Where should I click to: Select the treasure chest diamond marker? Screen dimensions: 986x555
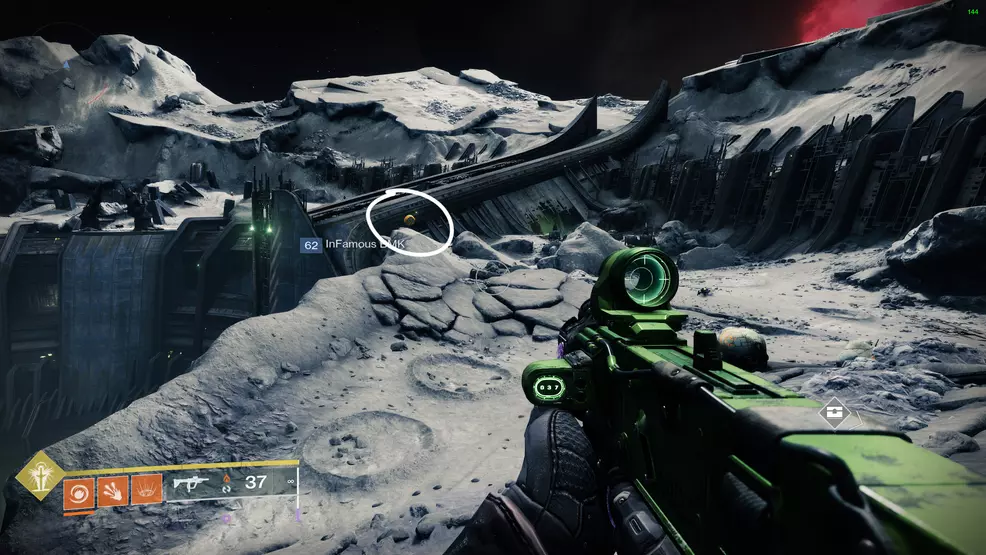(x=832, y=412)
